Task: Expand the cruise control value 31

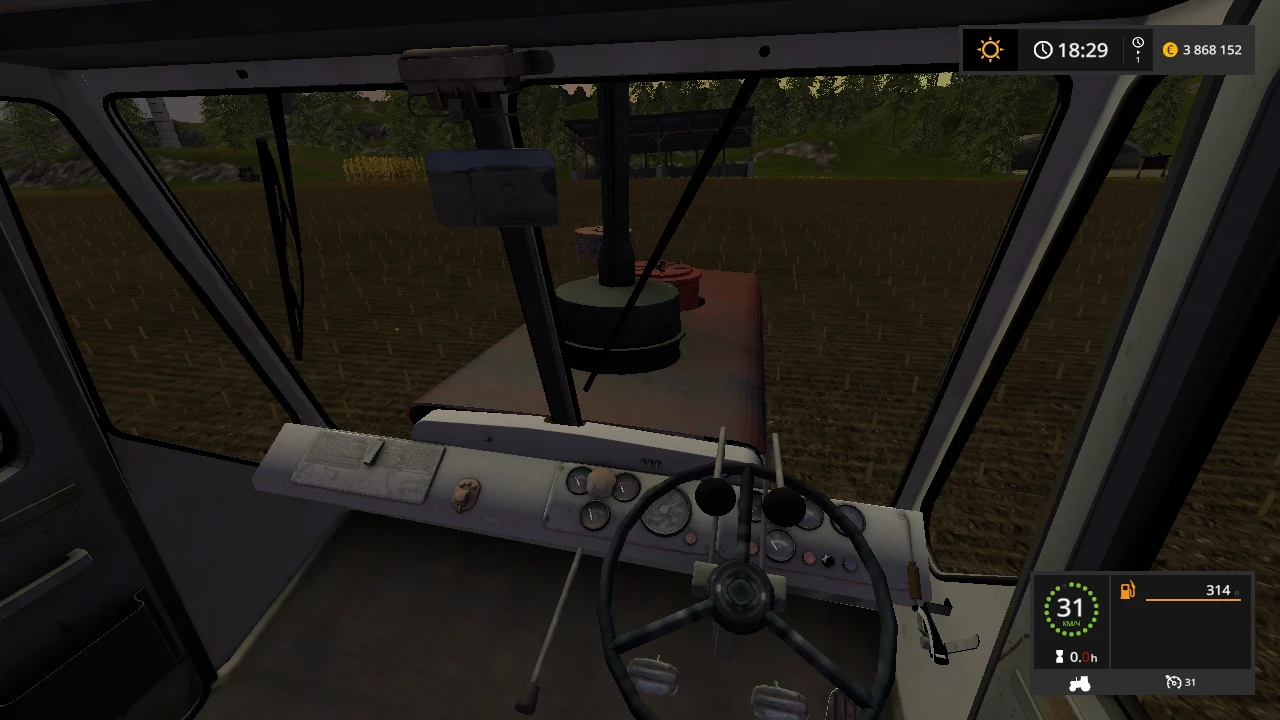Action: click(x=1188, y=682)
